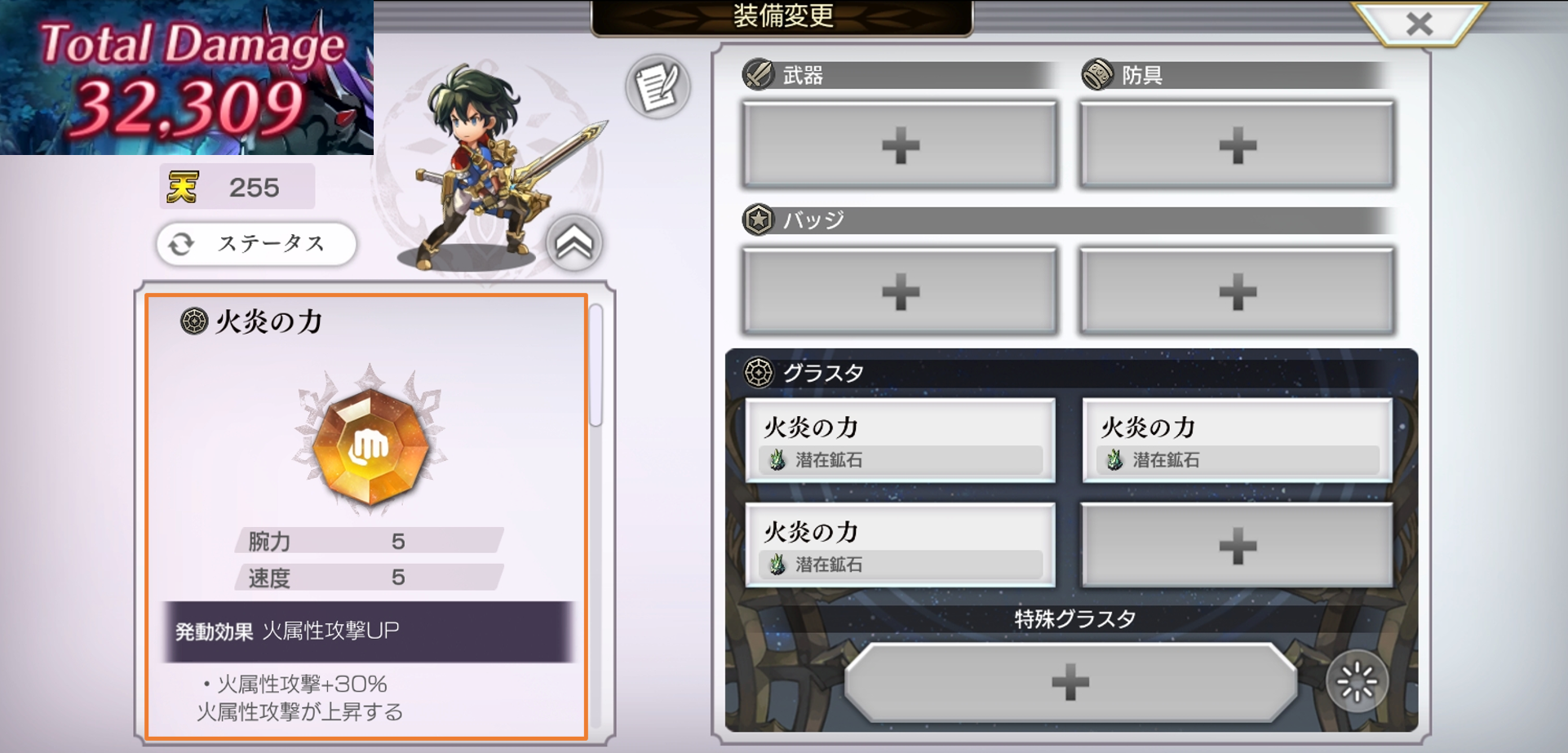Select the empty グラスタ slot
Viewport: 1568px width, 753px height.
pyautogui.click(x=1236, y=546)
